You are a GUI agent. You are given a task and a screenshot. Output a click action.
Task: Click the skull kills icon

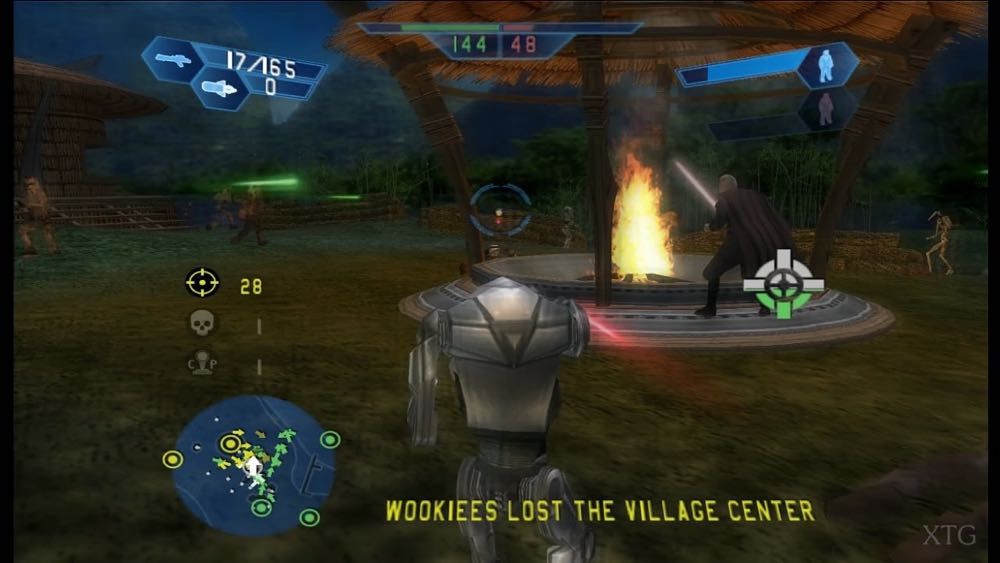[x=202, y=323]
